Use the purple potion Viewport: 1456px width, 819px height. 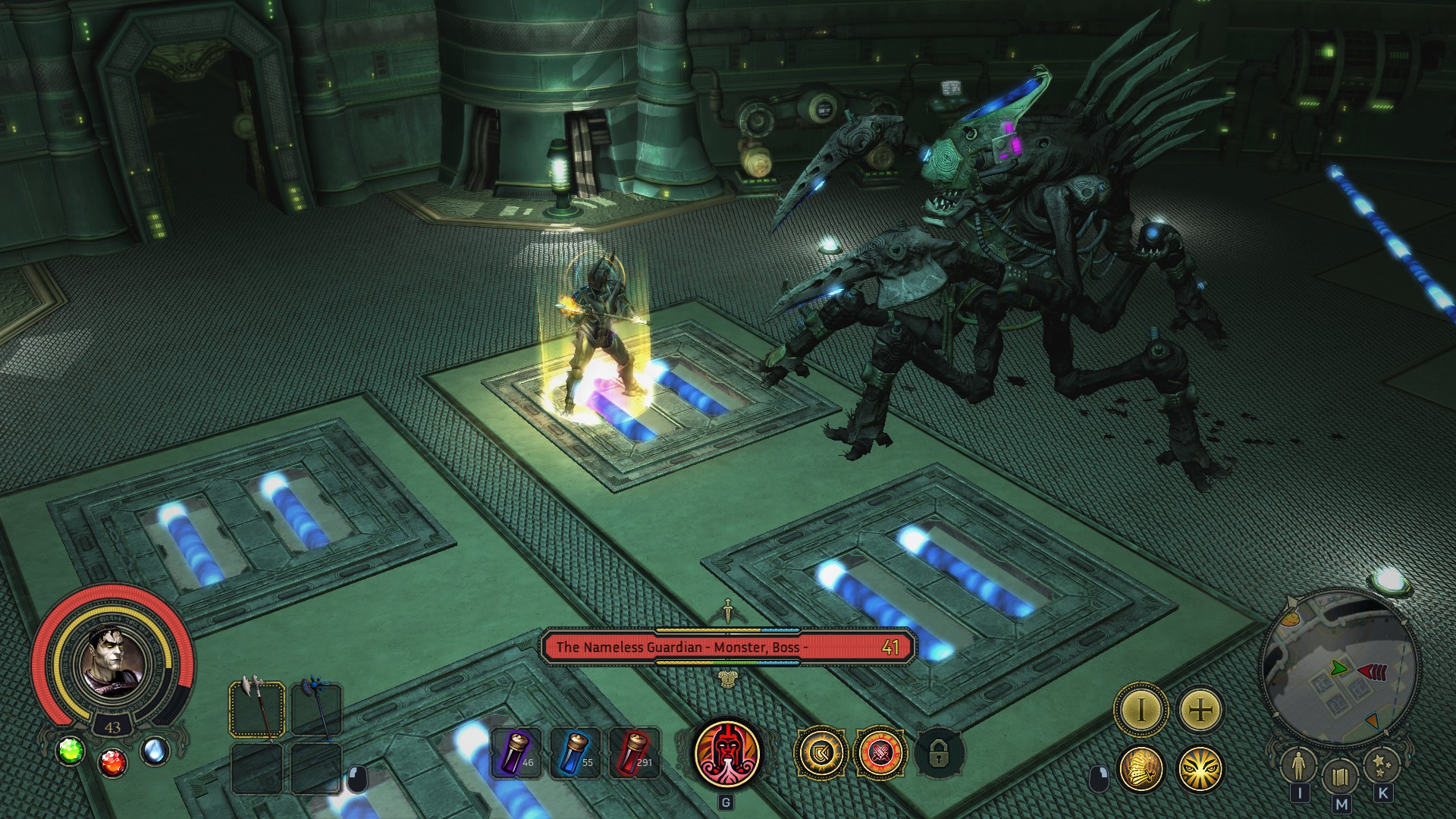pyautogui.click(x=516, y=754)
